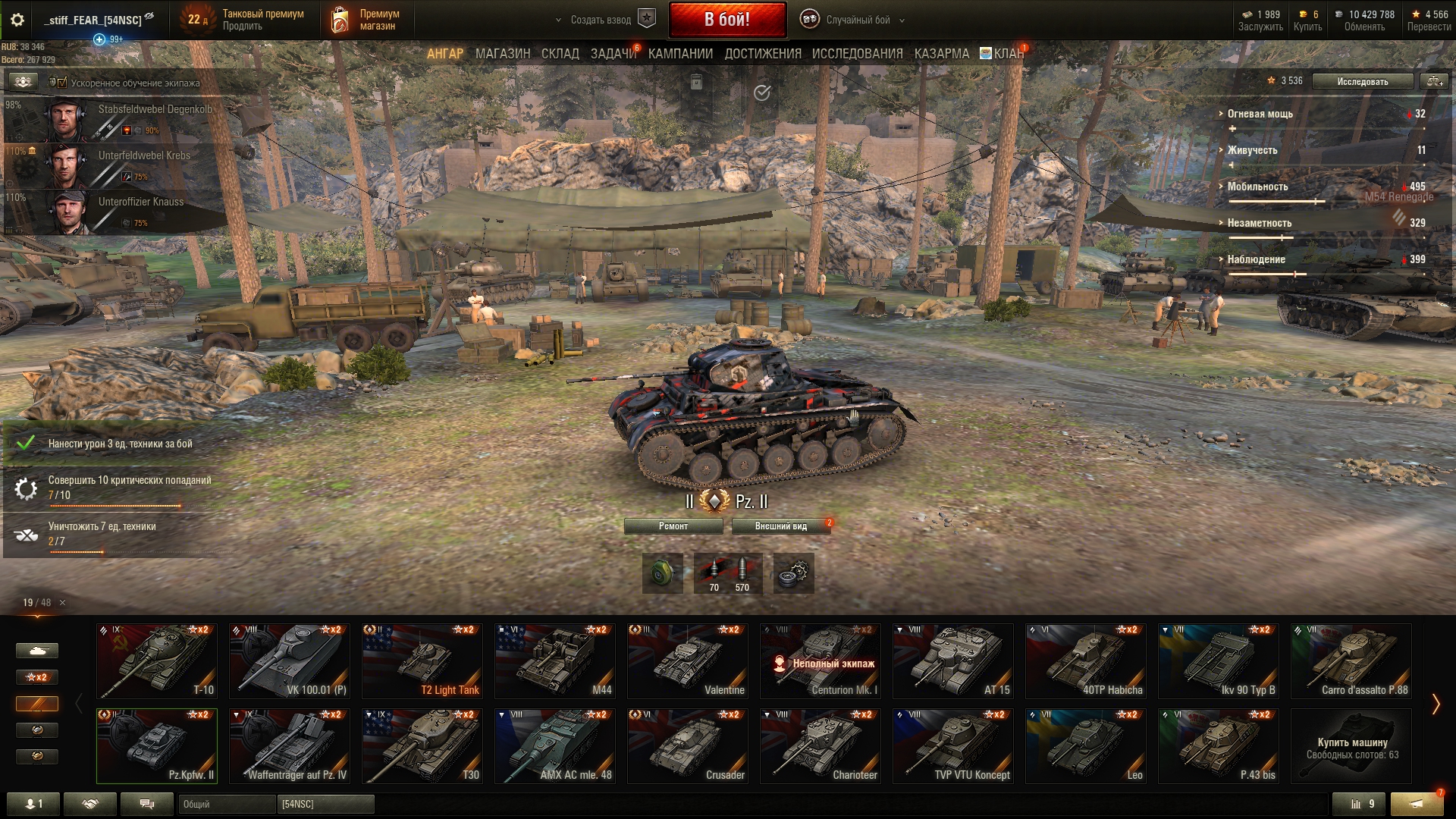
Task: Switch to the СКЛАД tab
Action: 560,54
